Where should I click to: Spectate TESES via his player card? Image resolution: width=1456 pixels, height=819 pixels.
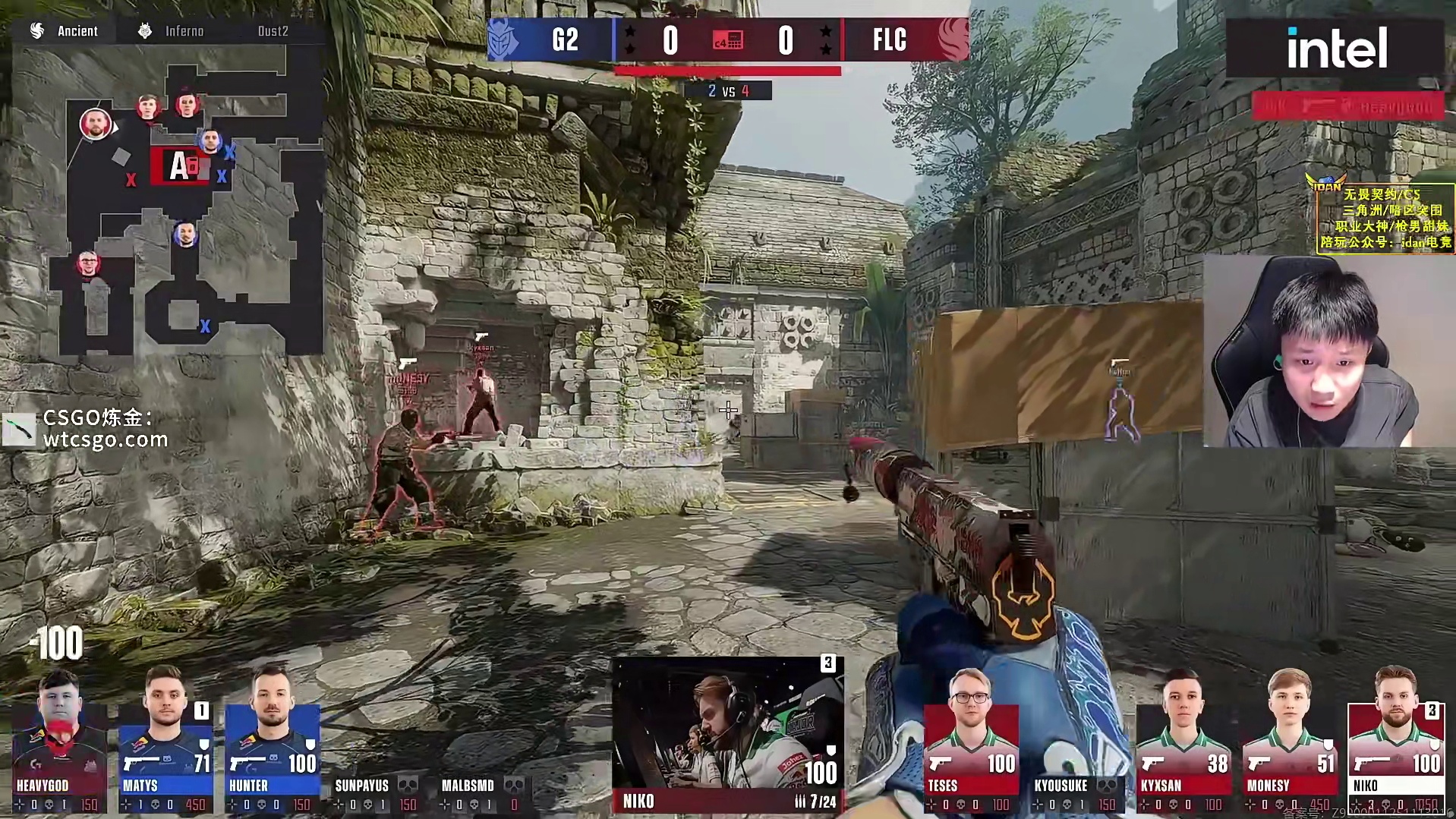971,740
